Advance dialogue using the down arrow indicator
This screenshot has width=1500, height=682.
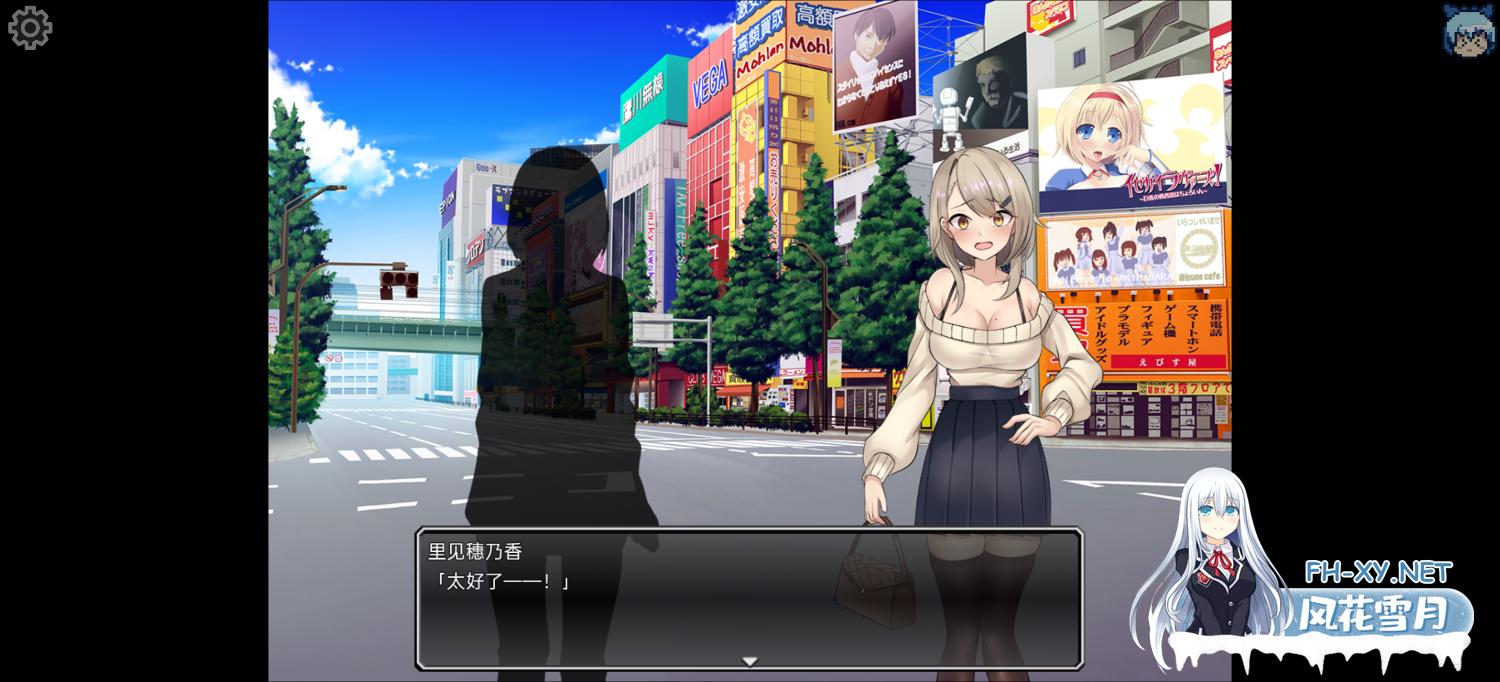[749, 661]
